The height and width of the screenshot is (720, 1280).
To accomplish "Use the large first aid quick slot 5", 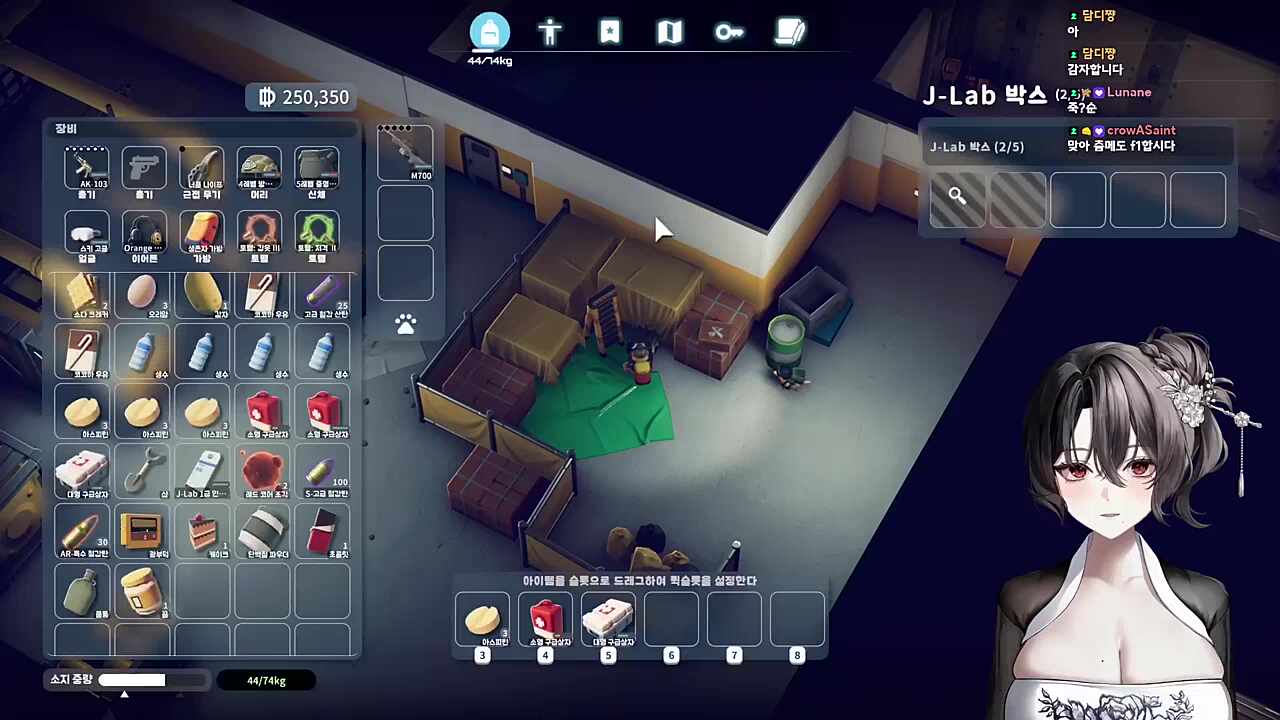I will click(608, 620).
